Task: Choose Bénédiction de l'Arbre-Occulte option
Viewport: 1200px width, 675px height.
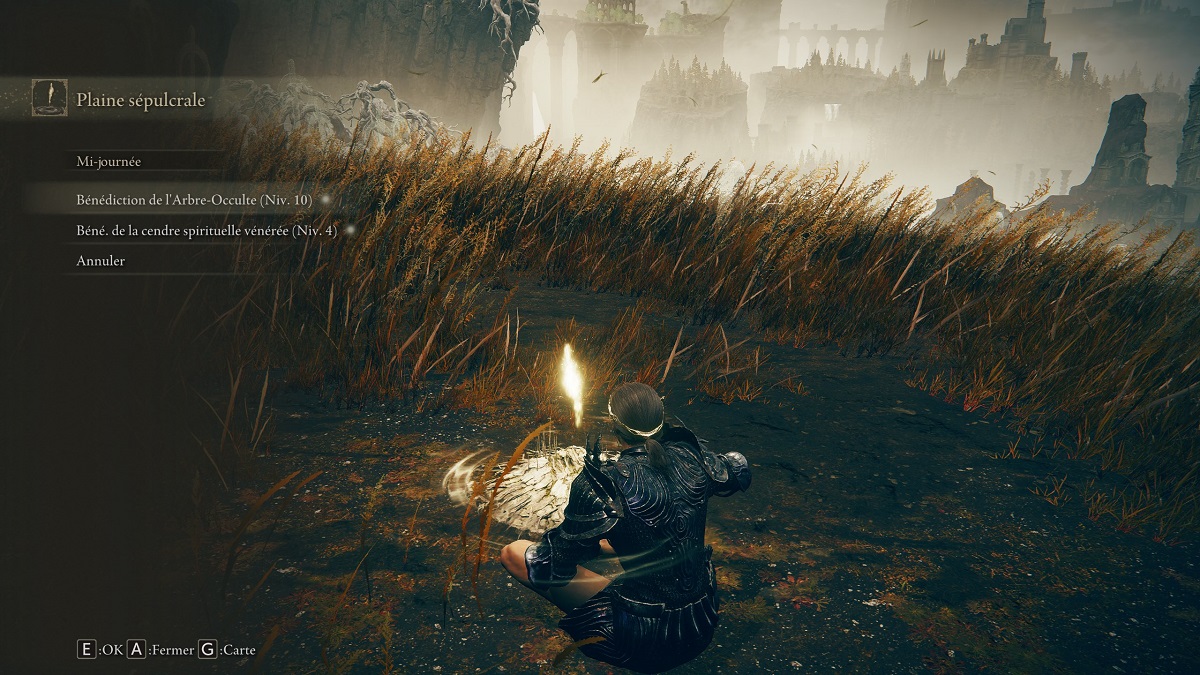Action: click(194, 200)
